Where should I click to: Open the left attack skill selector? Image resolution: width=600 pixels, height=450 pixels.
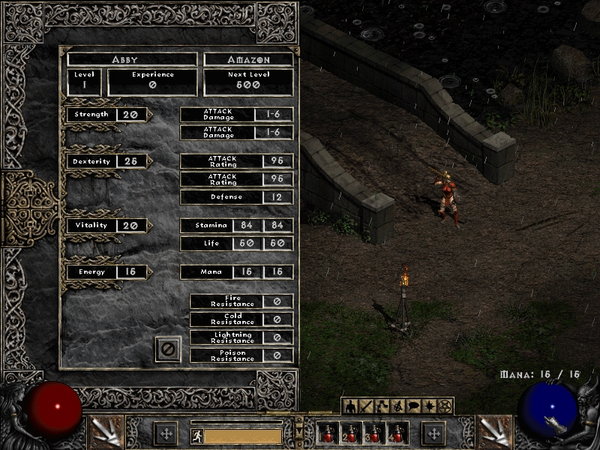[x=104, y=432]
